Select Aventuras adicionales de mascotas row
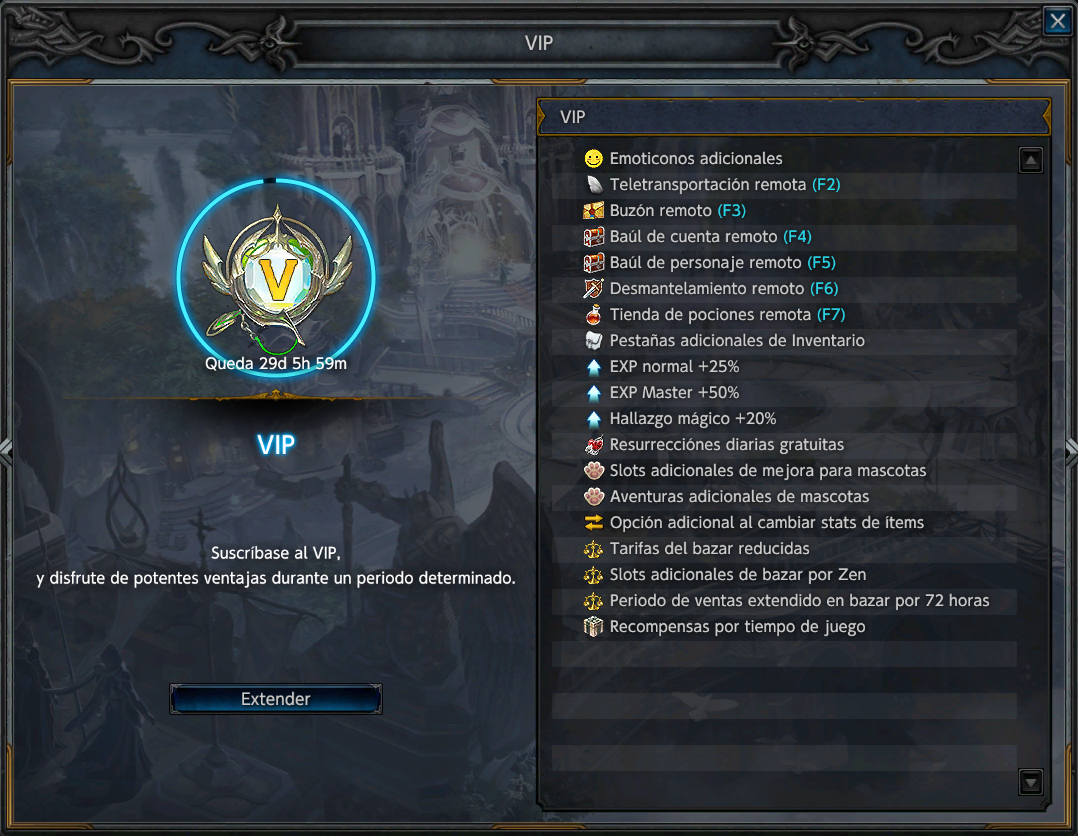 pyautogui.click(x=739, y=496)
